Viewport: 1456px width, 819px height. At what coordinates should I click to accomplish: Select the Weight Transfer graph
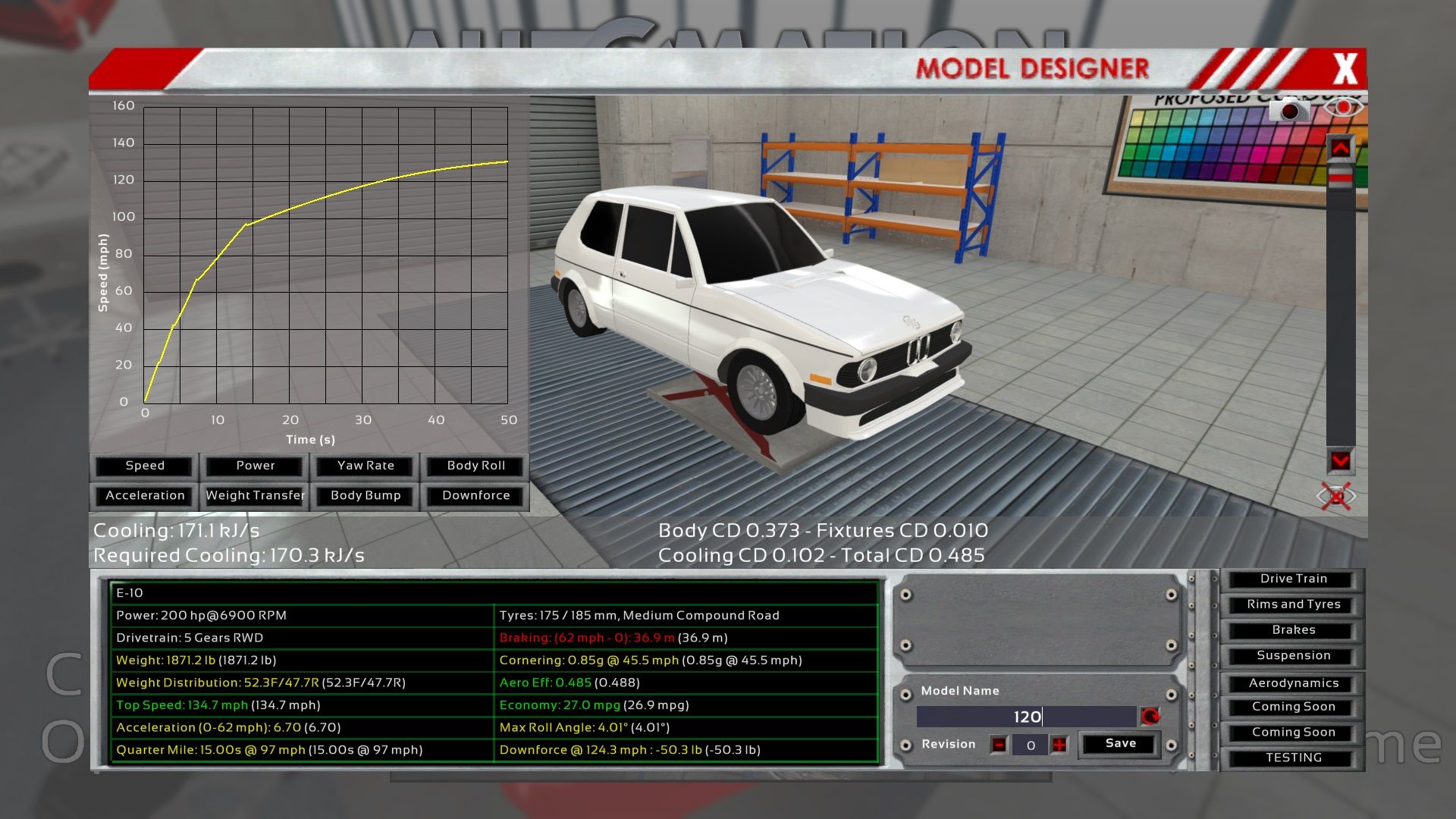point(256,495)
